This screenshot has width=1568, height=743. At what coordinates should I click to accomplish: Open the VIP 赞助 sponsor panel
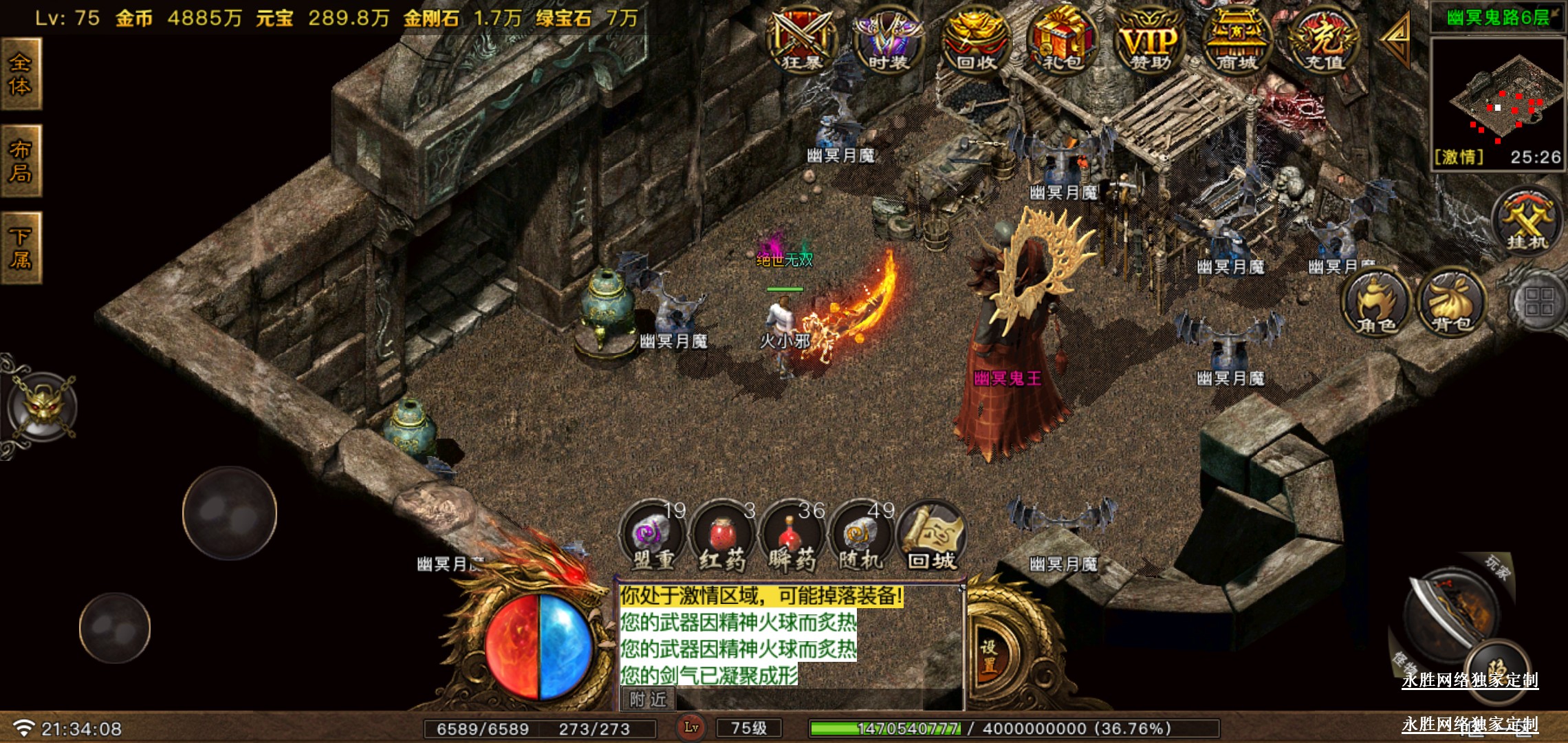click(1150, 40)
